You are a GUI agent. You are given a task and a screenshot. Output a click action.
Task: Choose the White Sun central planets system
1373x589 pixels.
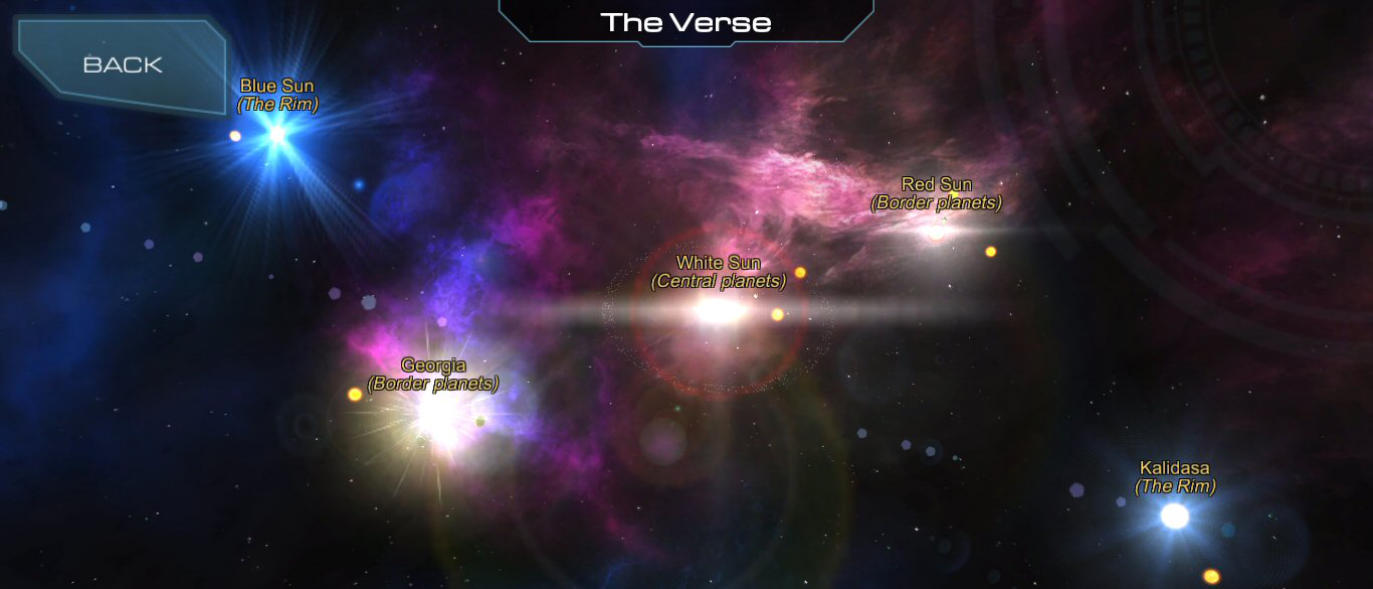(718, 310)
